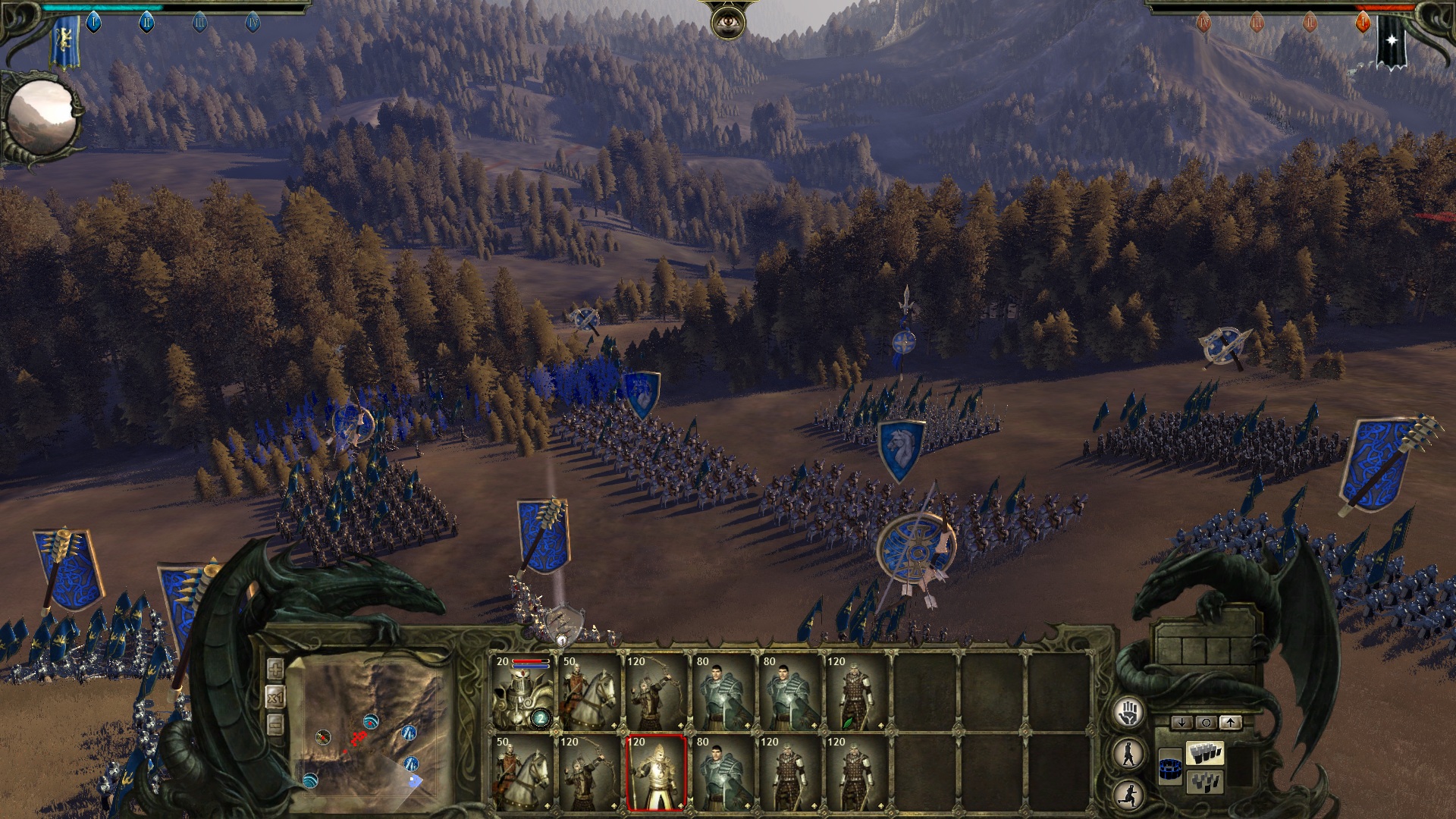This screenshot has width=1456, height=819.
Task: Select the armored hero unit card
Action: (522, 693)
